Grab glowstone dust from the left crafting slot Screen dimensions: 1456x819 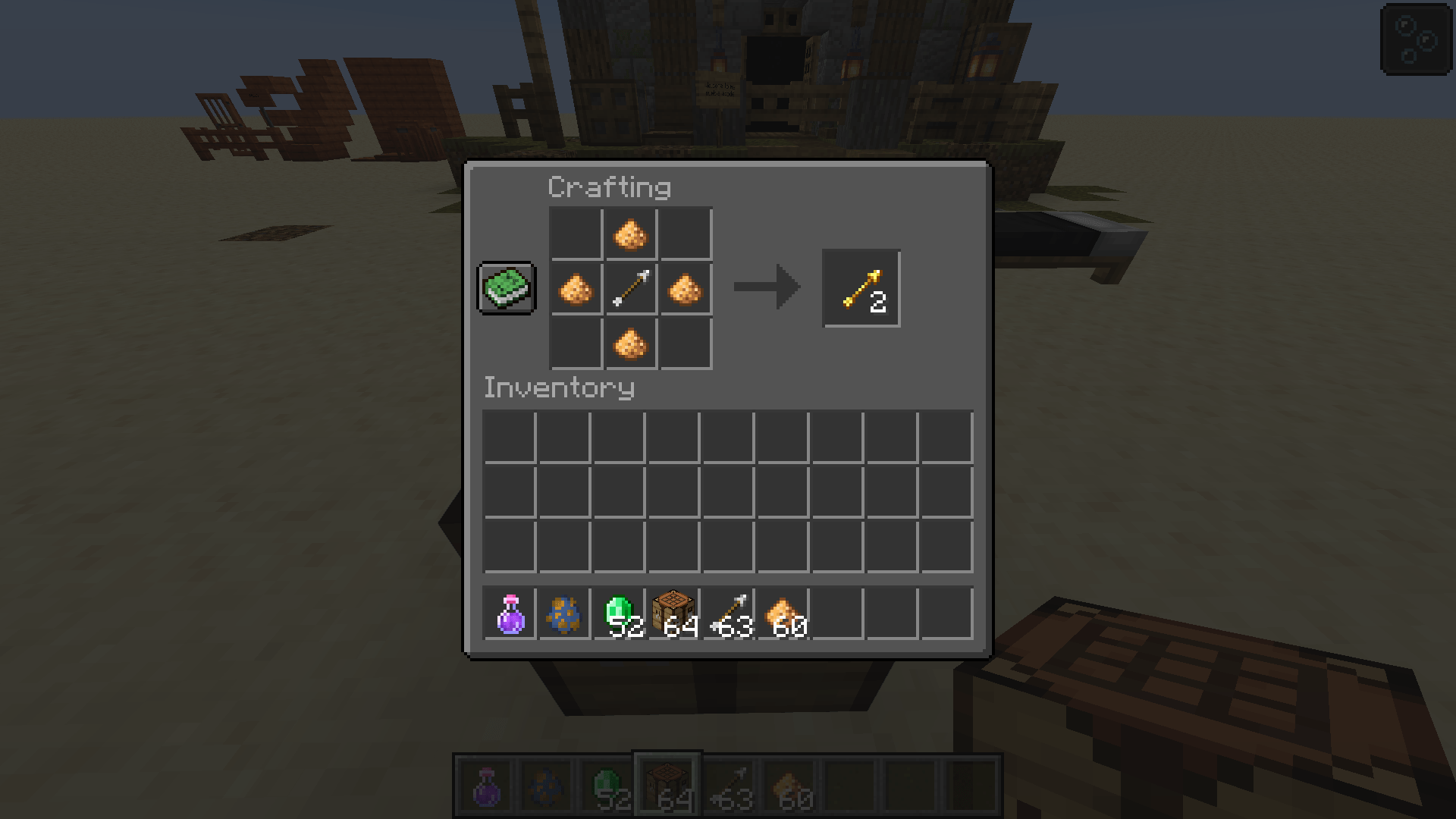point(576,287)
